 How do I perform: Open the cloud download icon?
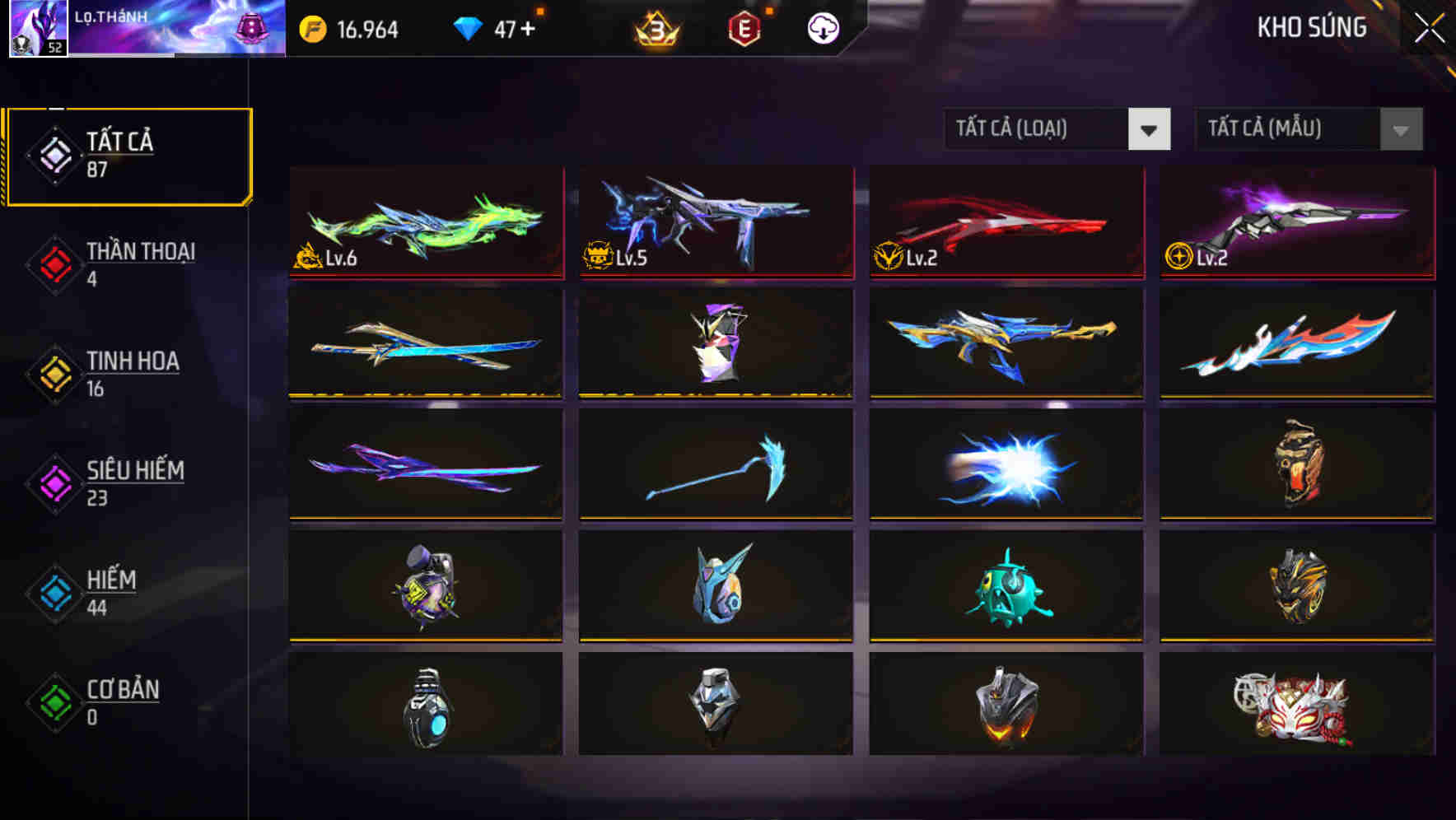[822, 27]
